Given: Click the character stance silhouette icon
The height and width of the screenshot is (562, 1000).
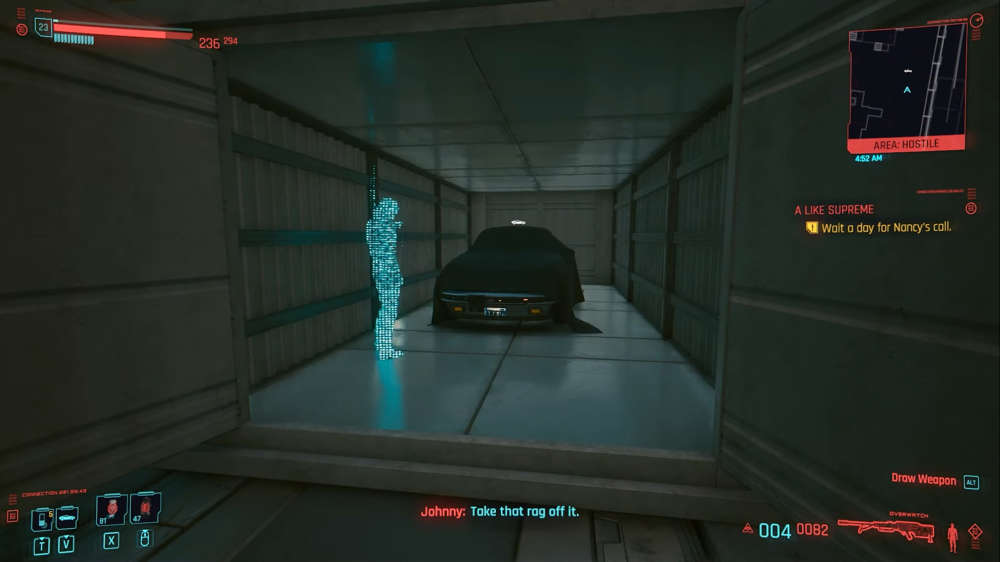Looking at the screenshot, I should (952, 536).
